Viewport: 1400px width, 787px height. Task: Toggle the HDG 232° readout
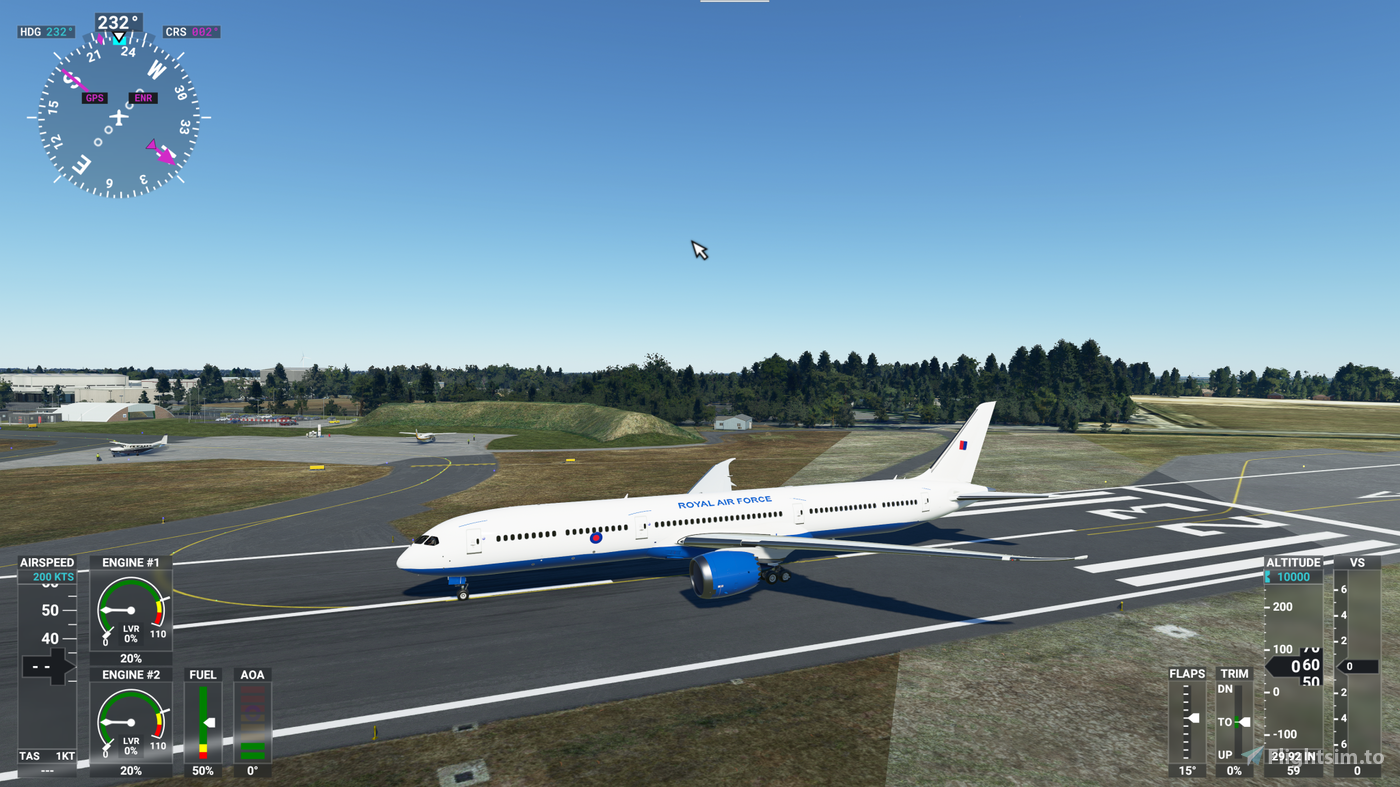click(x=44, y=30)
